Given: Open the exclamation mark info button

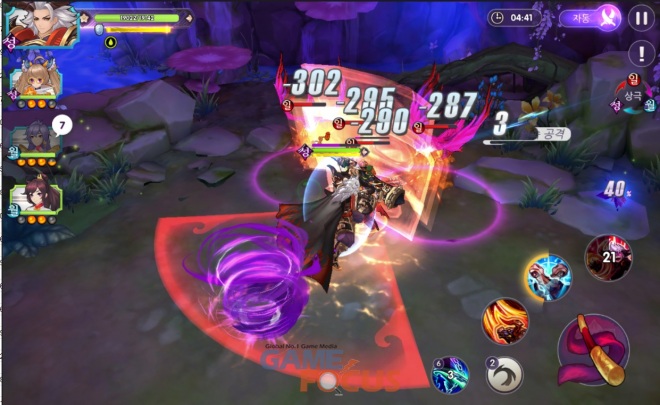Looking at the screenshot, I should [x=640, y=53].
